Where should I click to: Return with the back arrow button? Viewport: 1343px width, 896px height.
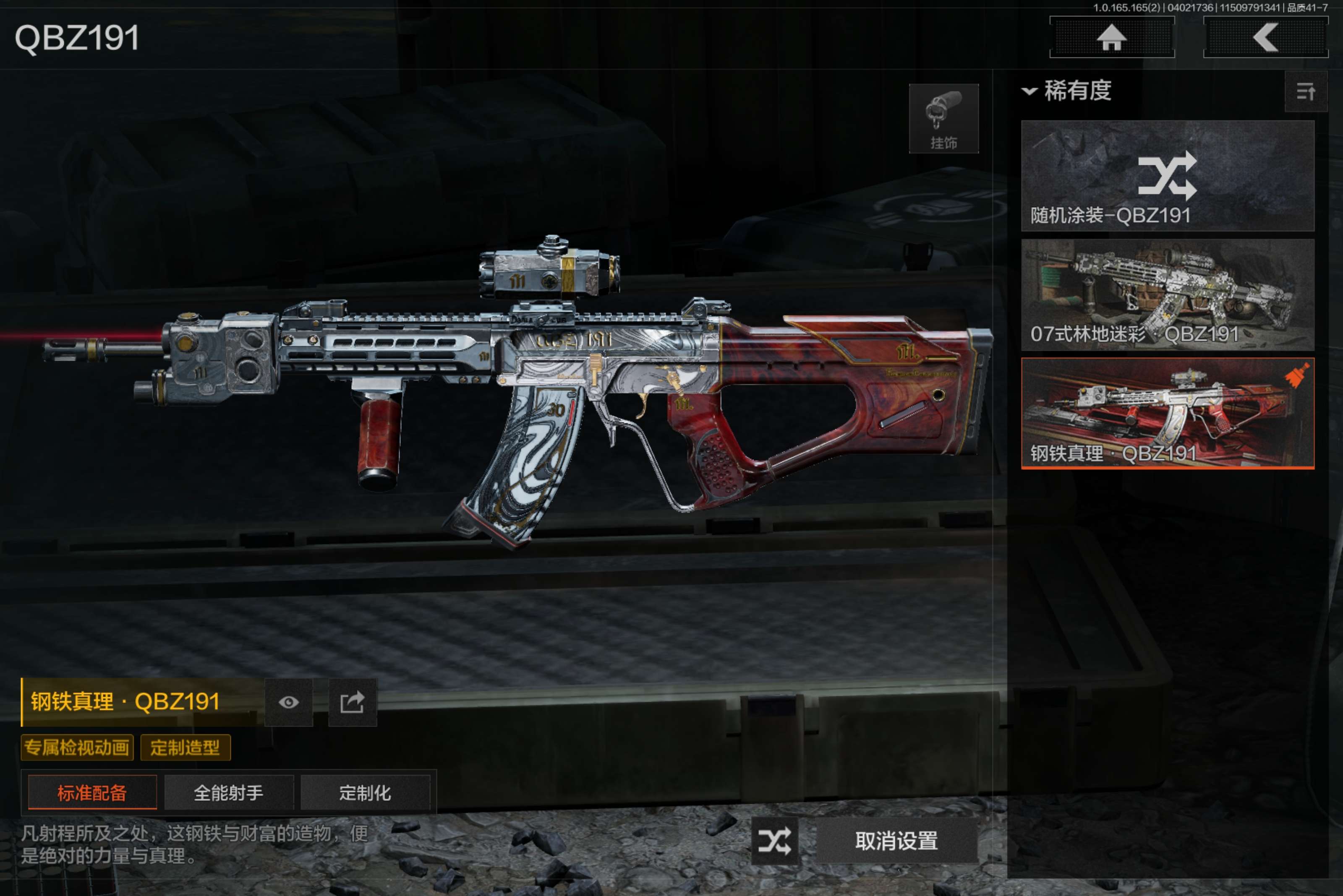point(1265,38)
